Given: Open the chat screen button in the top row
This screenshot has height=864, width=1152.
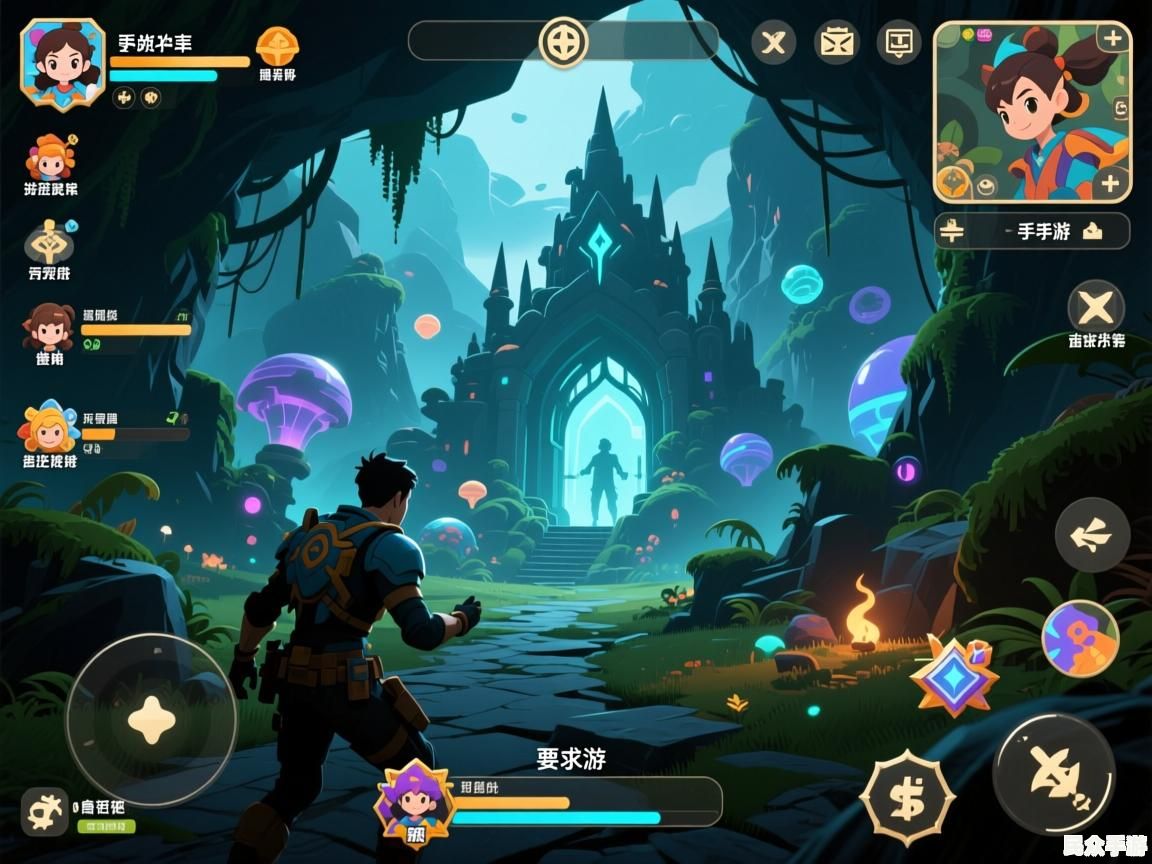Looking at the screenshot, I should [x=899, y=43].
